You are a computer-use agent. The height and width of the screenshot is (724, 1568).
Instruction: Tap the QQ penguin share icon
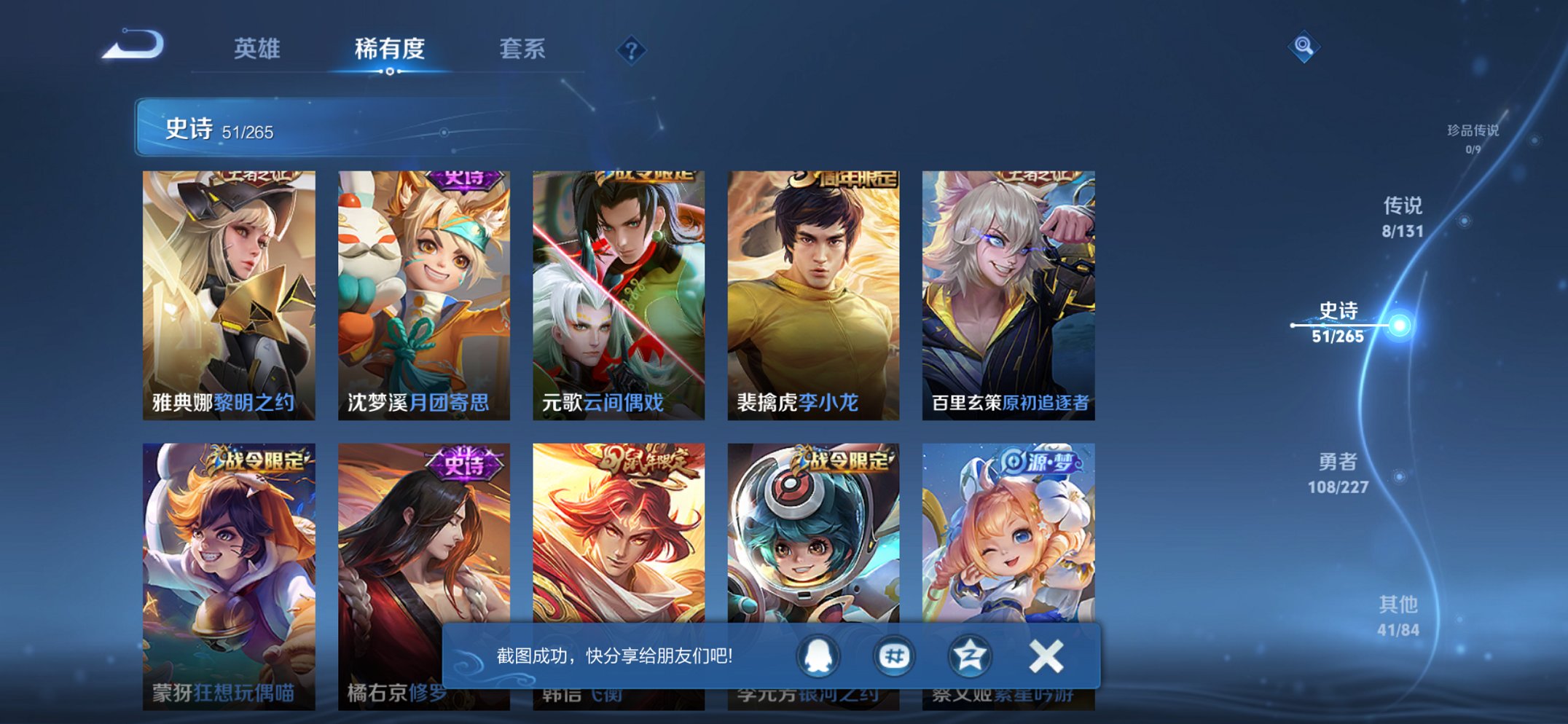tap(819, 656)
